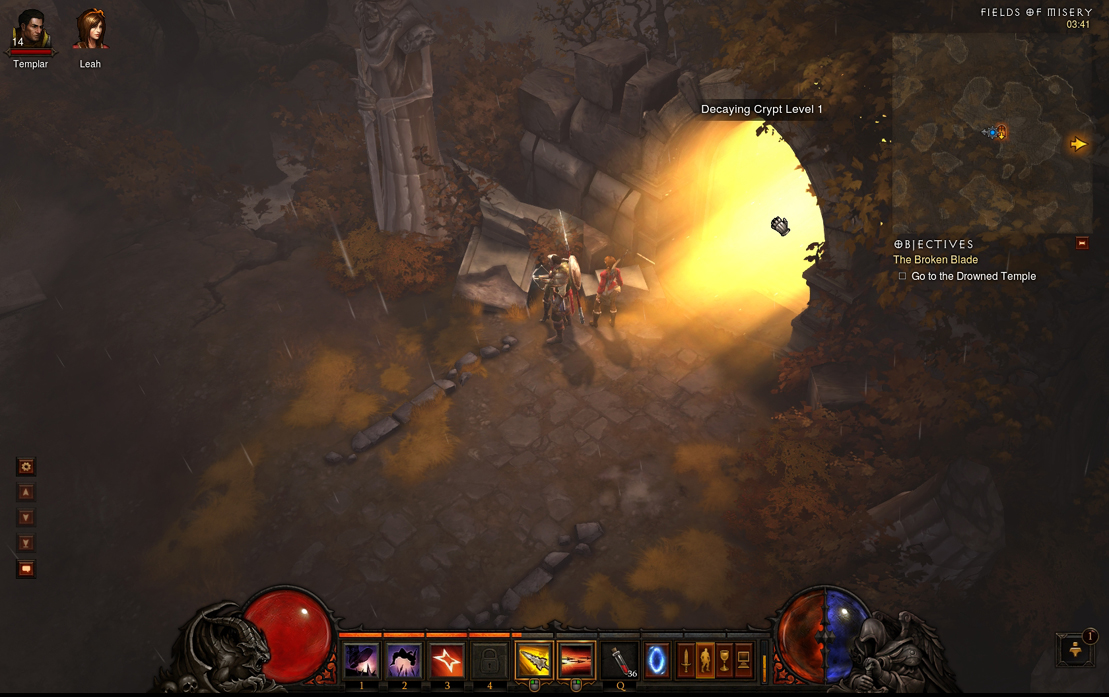Open the chat with the speech bubble button
Screen dimensions: 1109x697
(26, 569)
